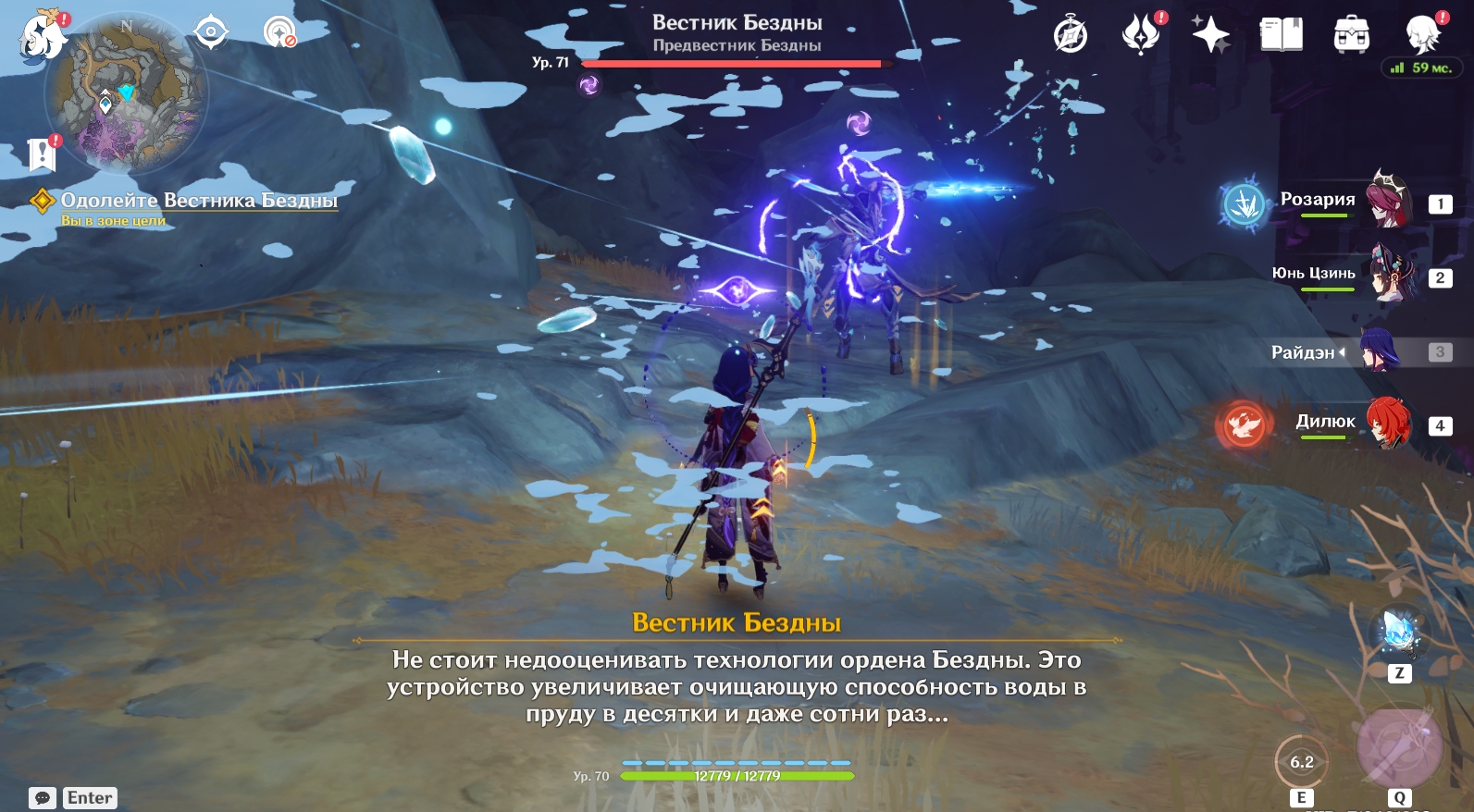Open the Paimon menu icon
Image resolution: width=1474 pixels, height=812 pixels.
(42, 37)
